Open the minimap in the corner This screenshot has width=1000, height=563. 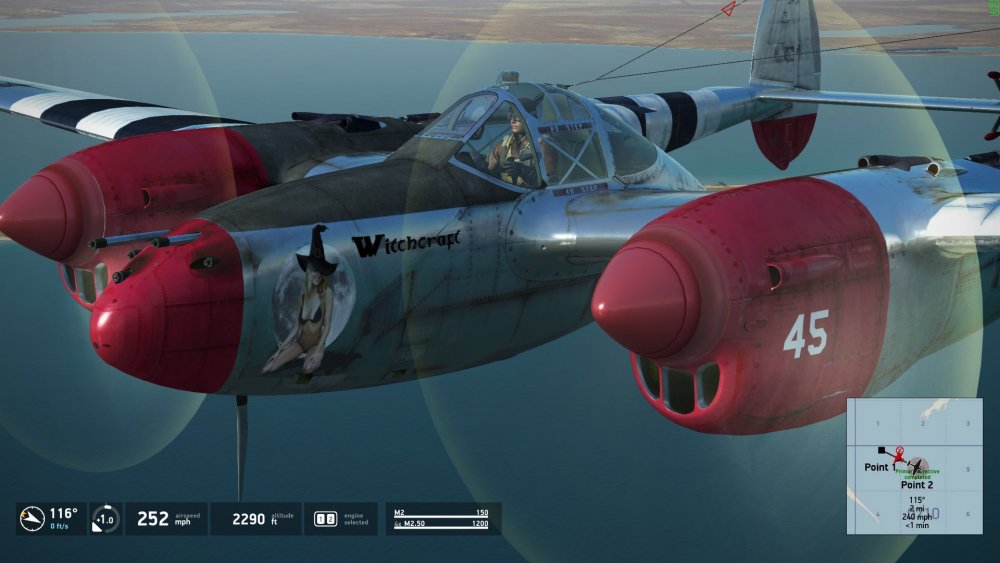(914, 466)
